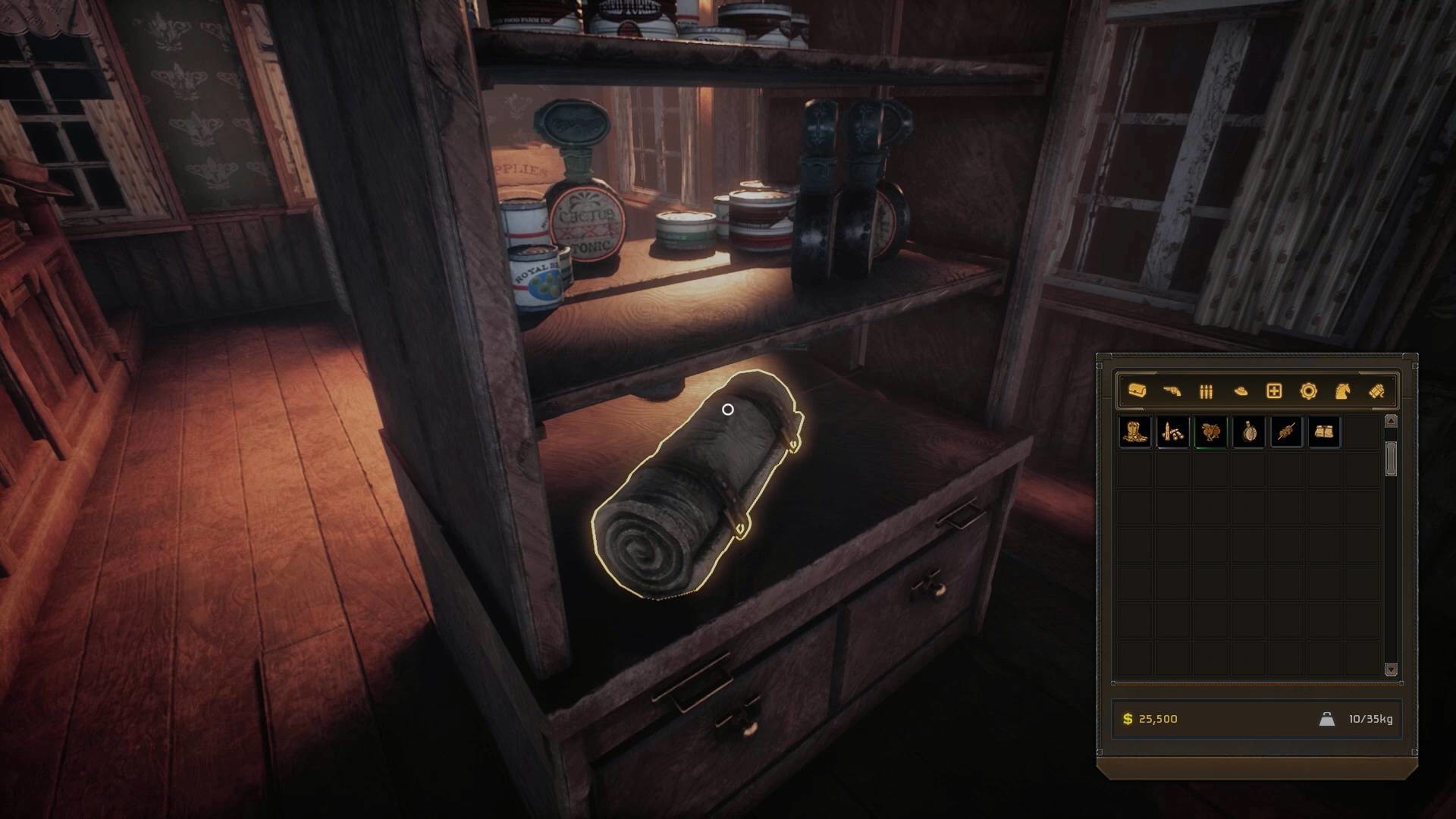Open the horse equipment category
This screenshot has height=819, width=1456.
pos(1342,391)
